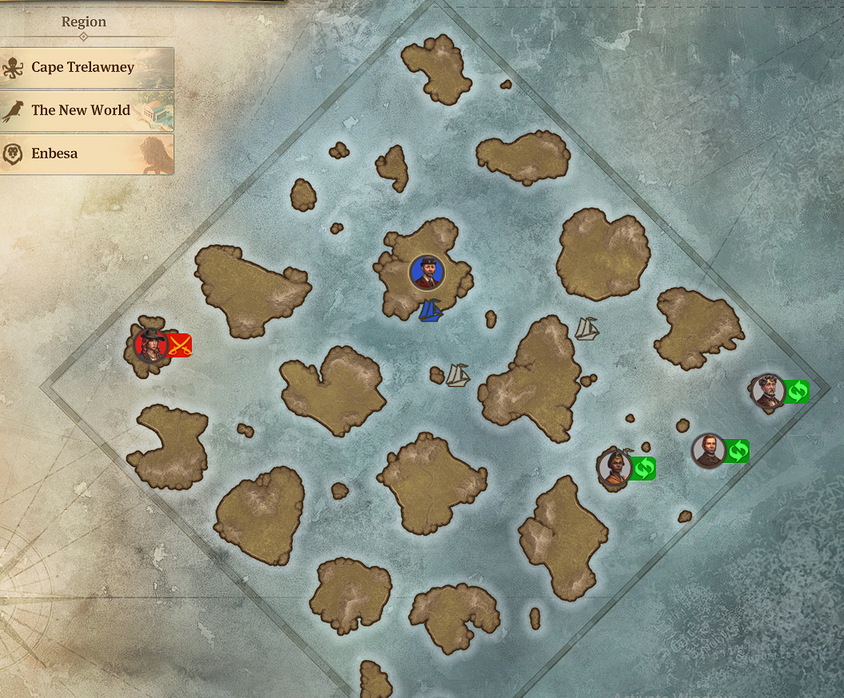Select the blue ship marker

tap(431, 310)
